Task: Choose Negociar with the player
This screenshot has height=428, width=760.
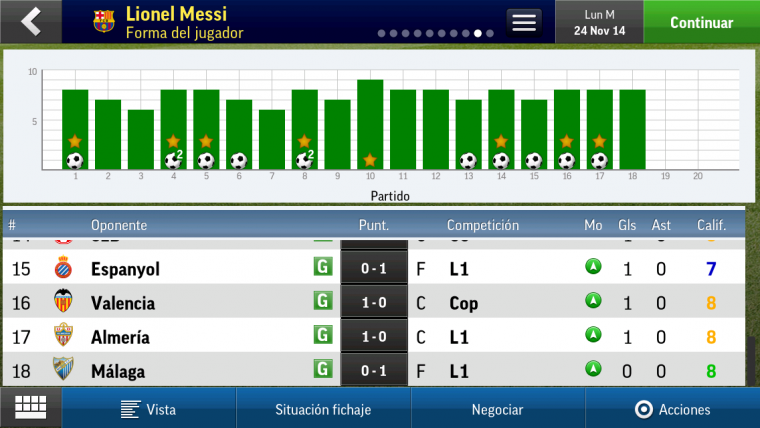Action: point(497,409)
